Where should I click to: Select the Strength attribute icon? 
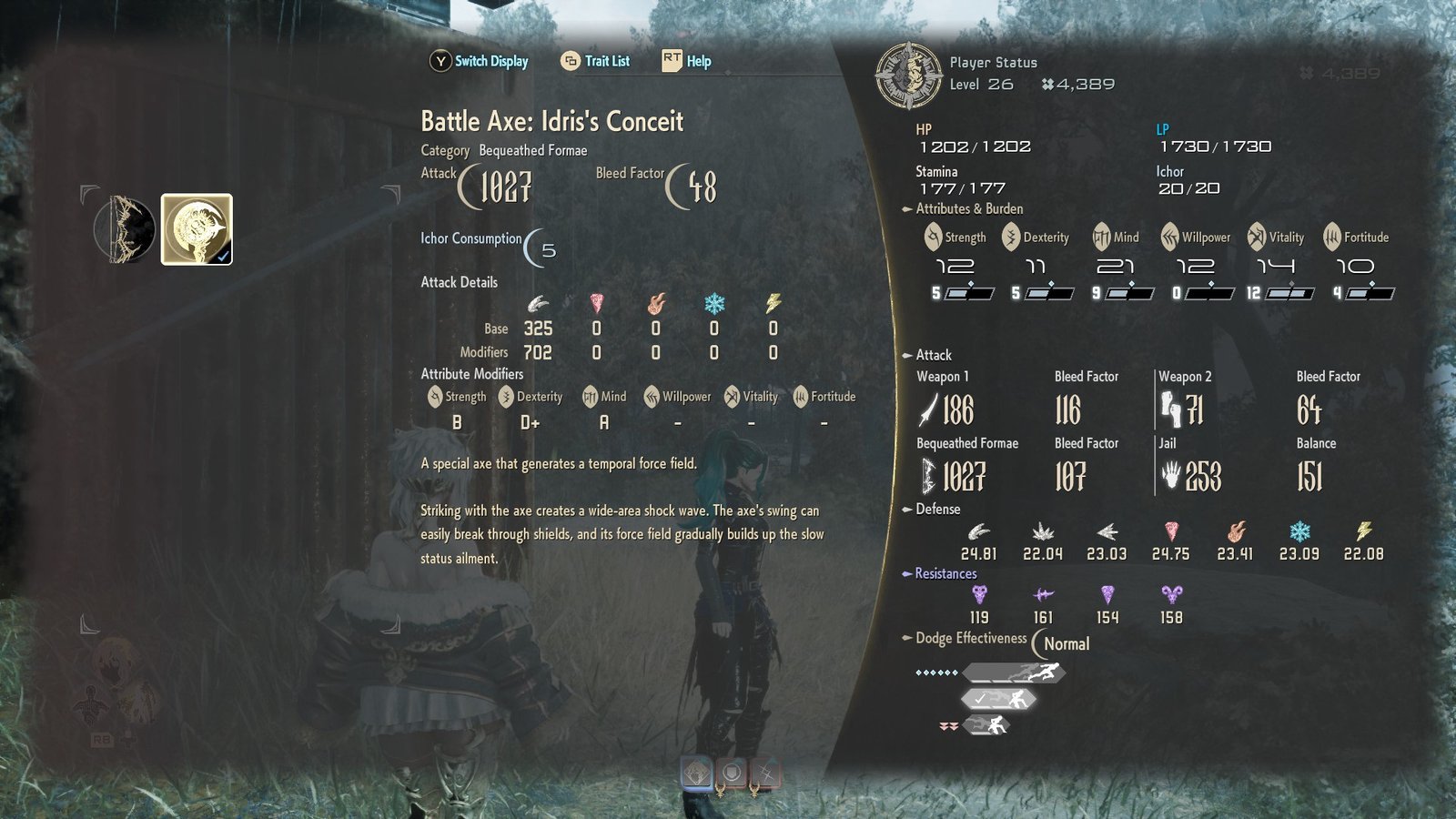934,237
